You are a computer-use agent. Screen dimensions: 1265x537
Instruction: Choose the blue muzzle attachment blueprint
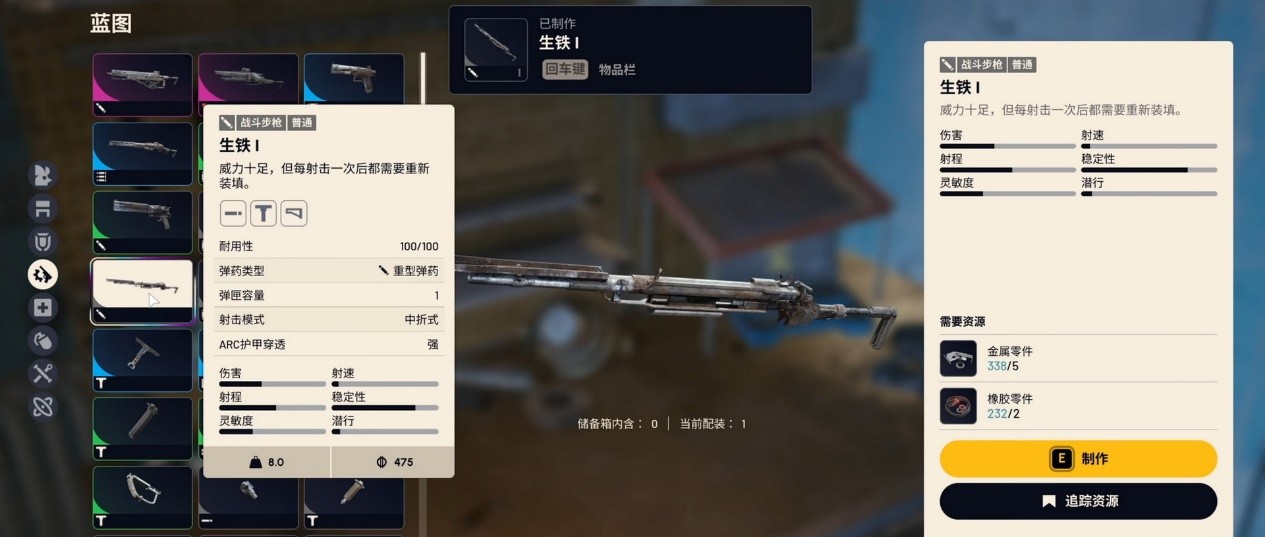[x=142, y=360]
